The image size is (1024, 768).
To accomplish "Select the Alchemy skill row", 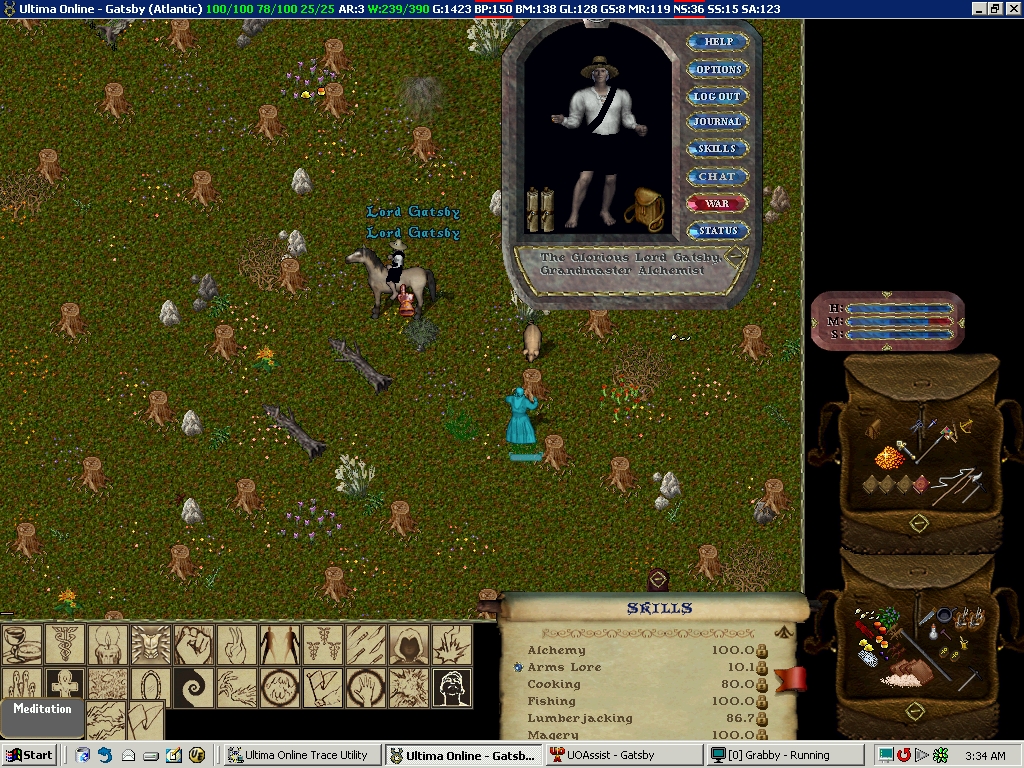I will pyautogui.click(x=557, y=650).
